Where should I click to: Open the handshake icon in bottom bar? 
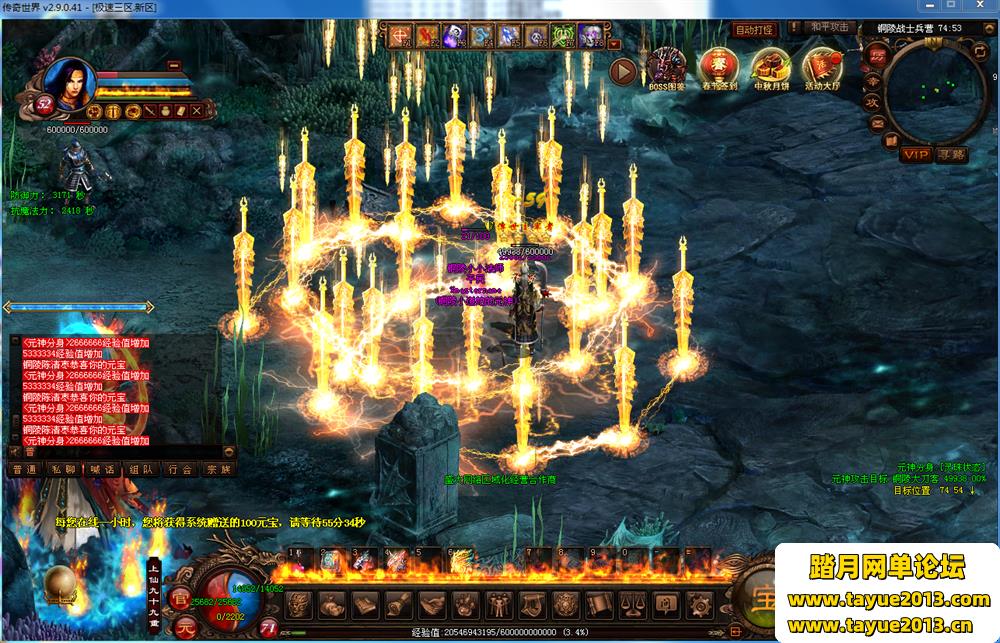pyautogui.click(x=431, y=605)
